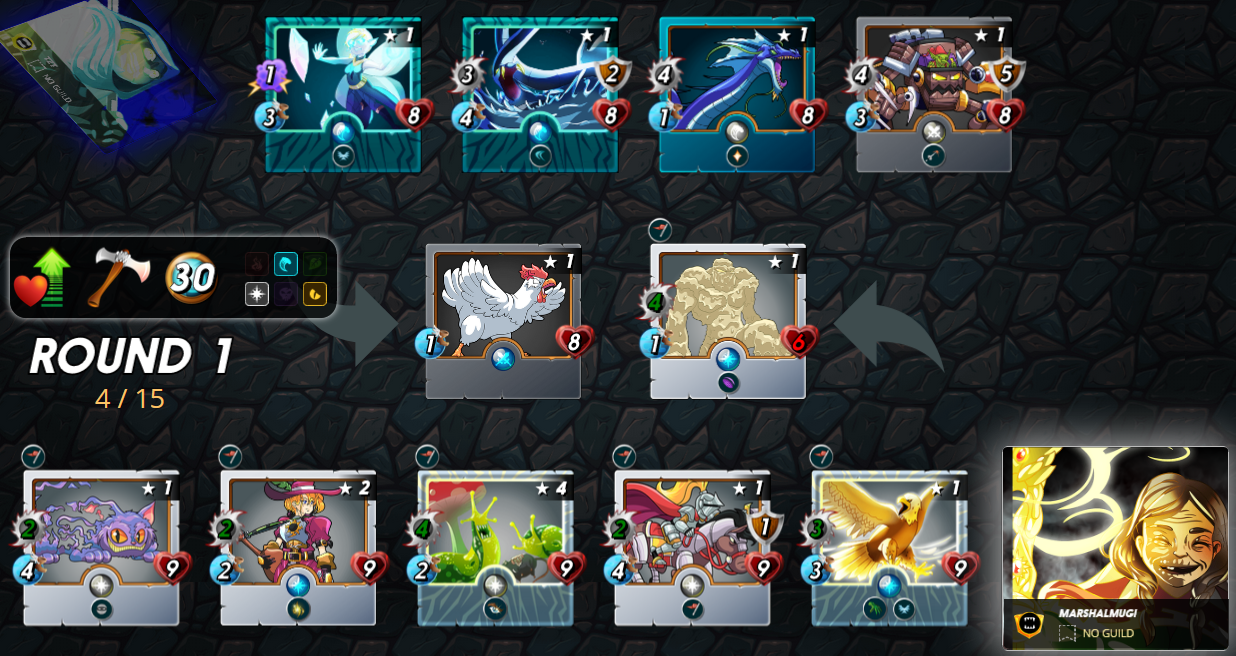Click the 30 mana cap icon
This screenshot has height=656, width=1236.
pyautogui.click(x=190, y=277)
